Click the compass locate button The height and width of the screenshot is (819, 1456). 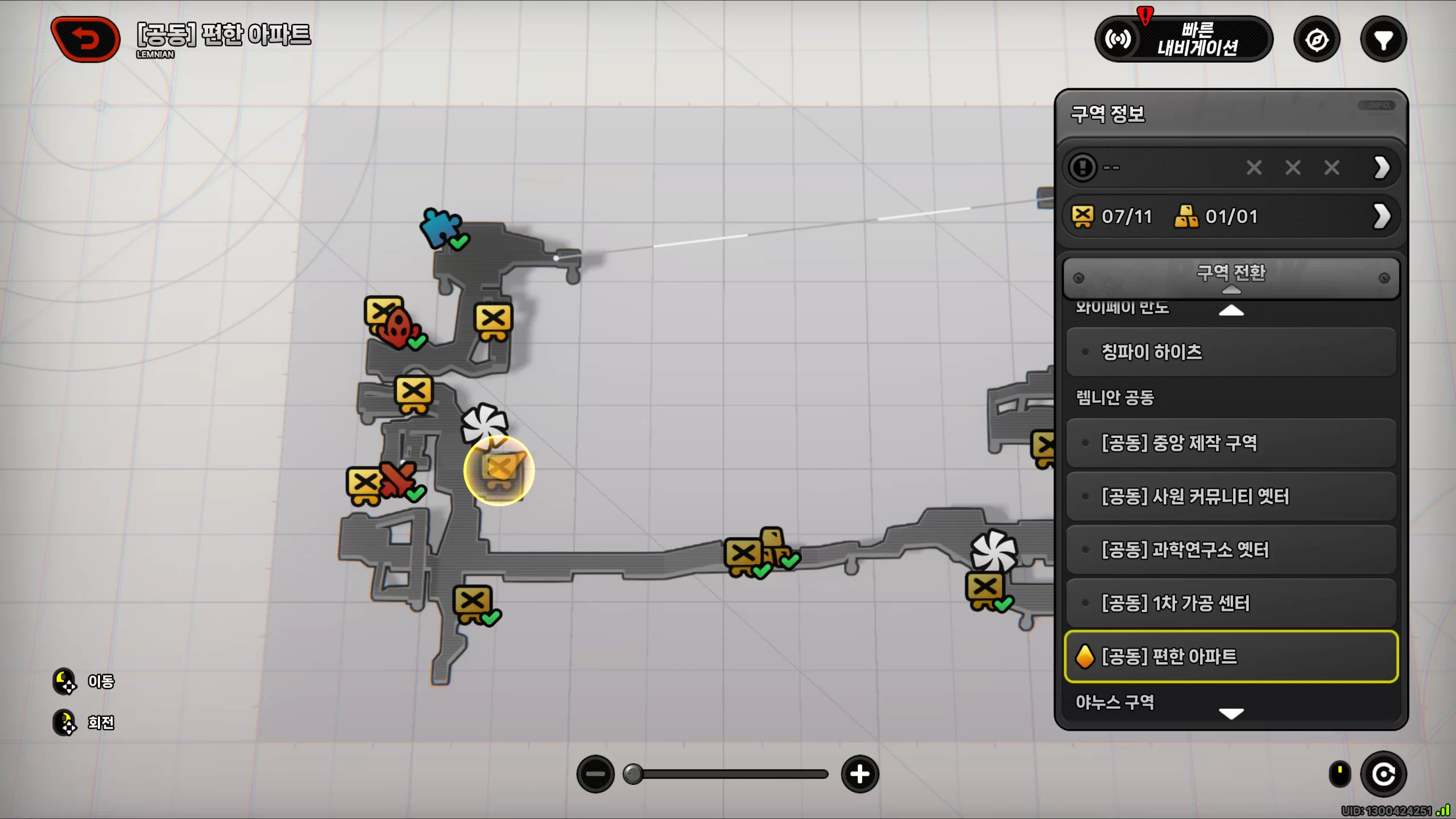(1317, 40)
